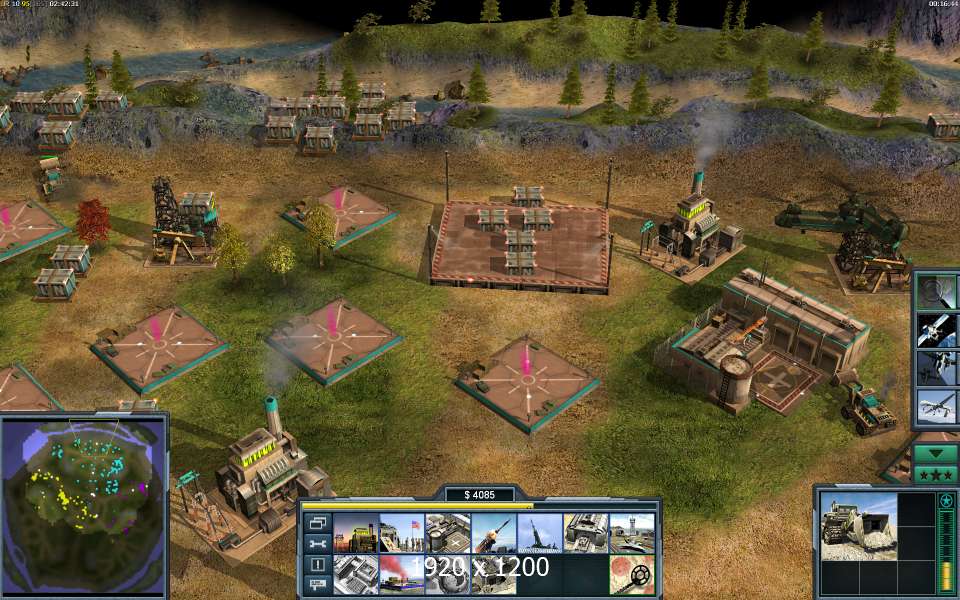This screenshot has width=960, height=600.
Task: Build the power plant structure
Action: (x=355, y=533)
